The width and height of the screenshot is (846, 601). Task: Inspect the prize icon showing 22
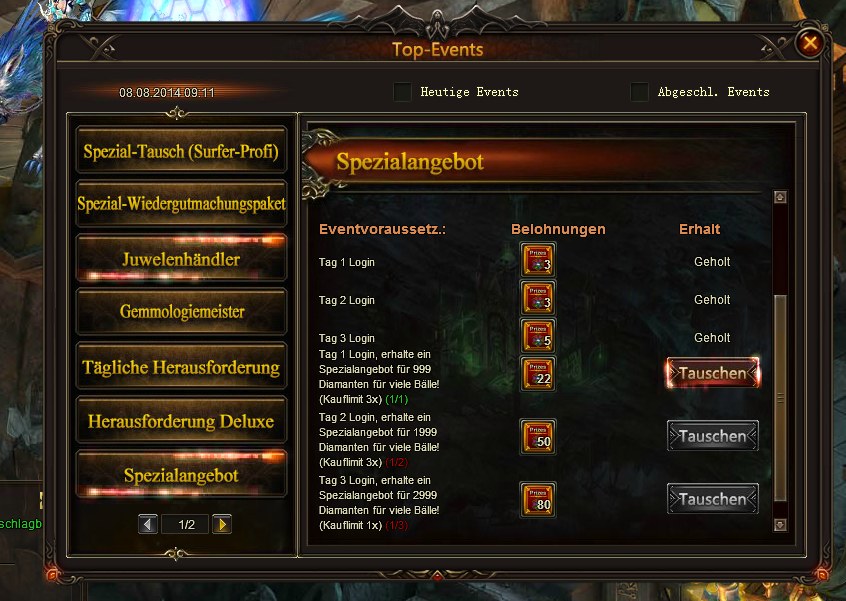[538, 373]
